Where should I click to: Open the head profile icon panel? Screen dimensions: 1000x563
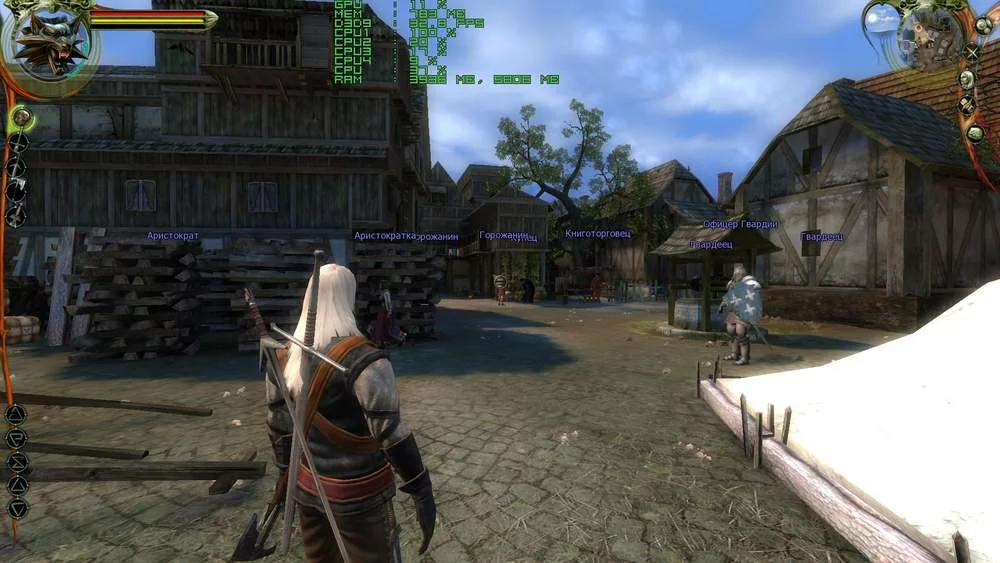(967, 79)
